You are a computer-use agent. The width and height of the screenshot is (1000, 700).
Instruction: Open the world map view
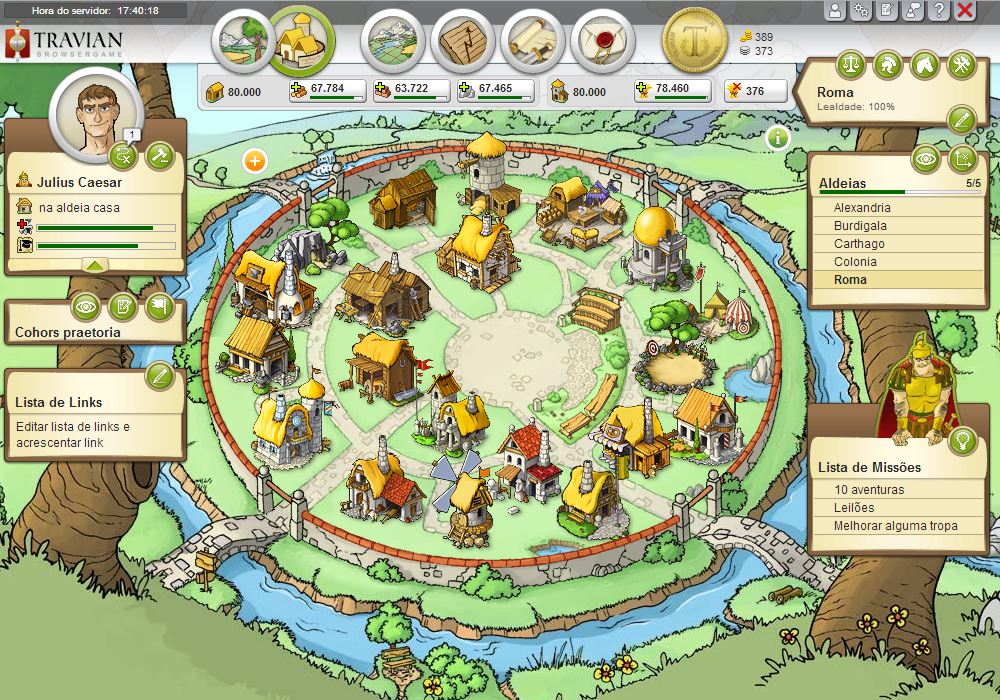[x=392, y=41]
